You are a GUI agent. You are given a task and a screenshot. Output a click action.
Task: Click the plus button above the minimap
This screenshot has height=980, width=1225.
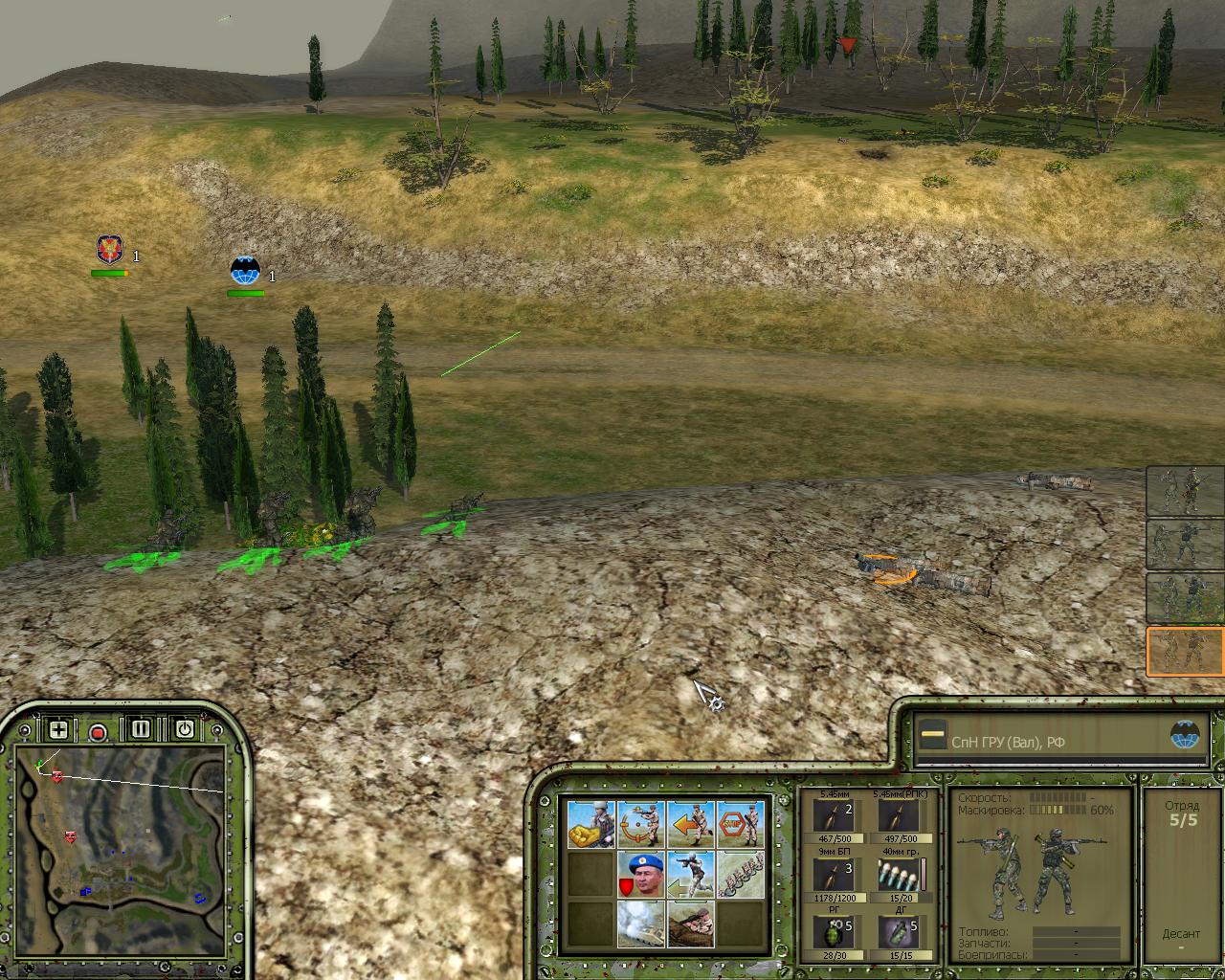(x=58, y=730)
